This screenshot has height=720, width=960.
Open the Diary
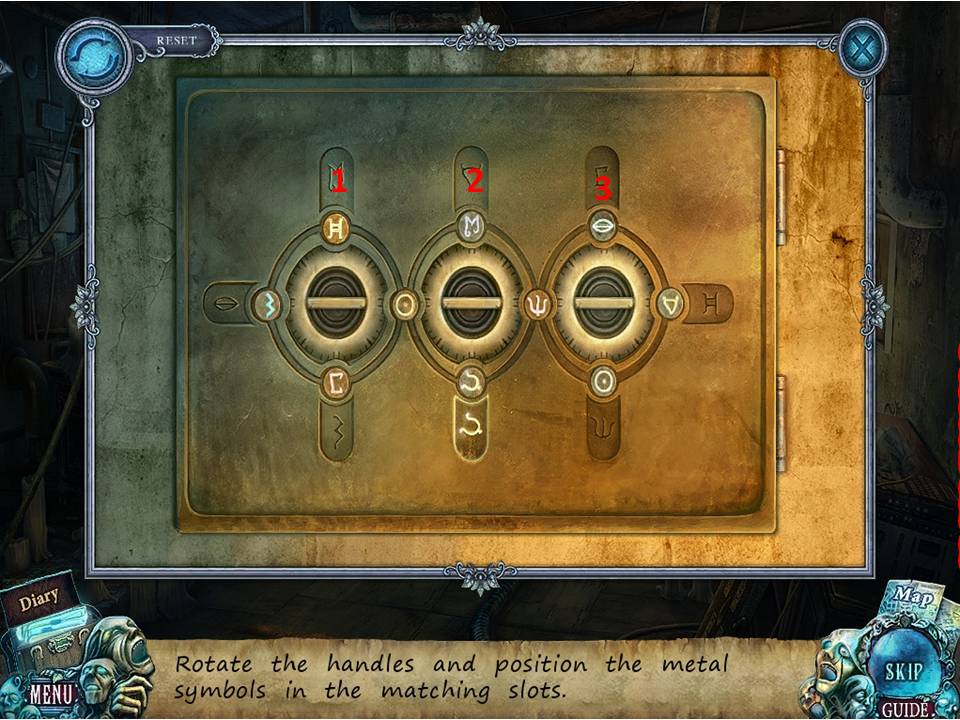39,600
